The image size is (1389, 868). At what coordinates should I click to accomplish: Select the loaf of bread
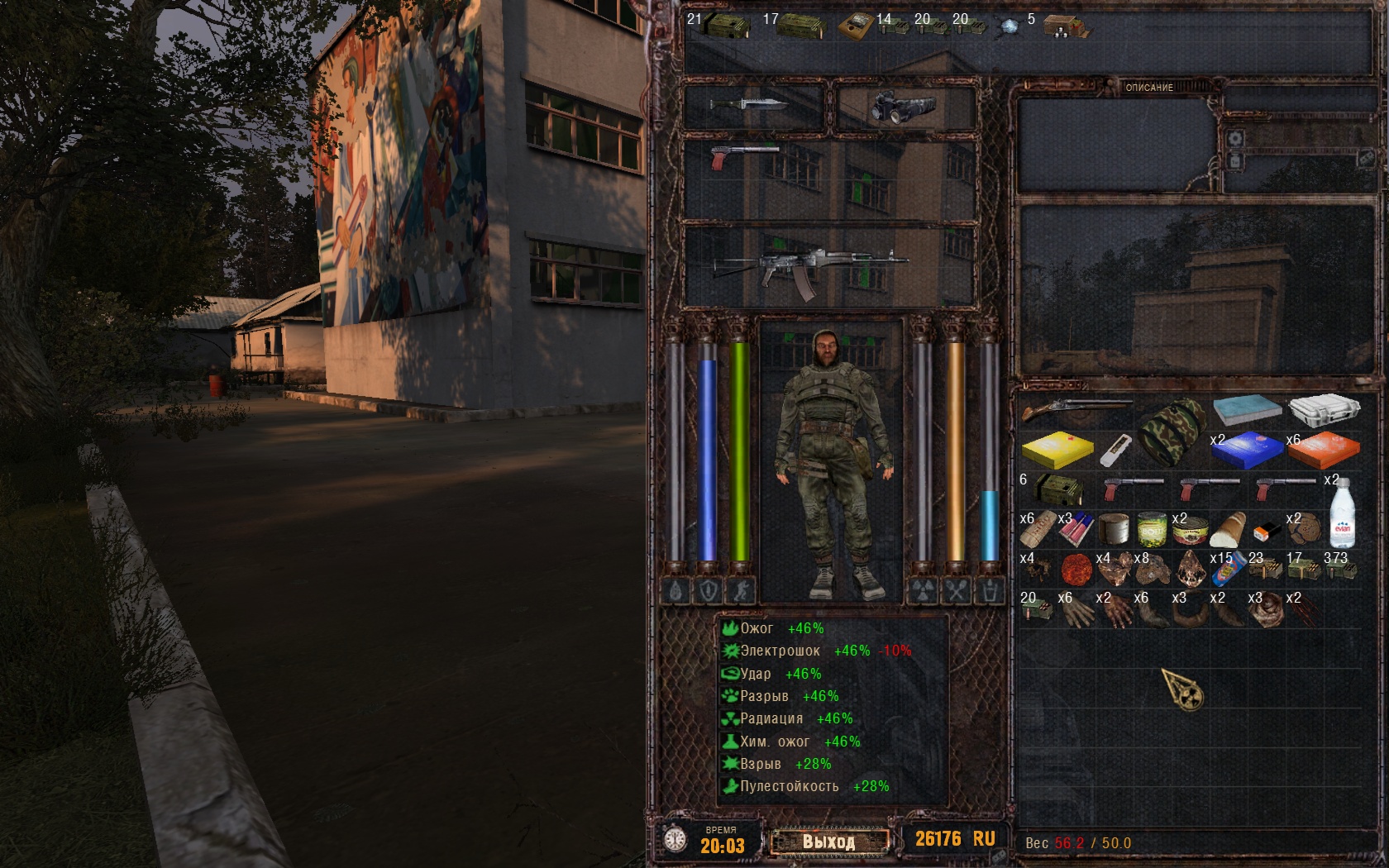click(x=1227, y=530)
